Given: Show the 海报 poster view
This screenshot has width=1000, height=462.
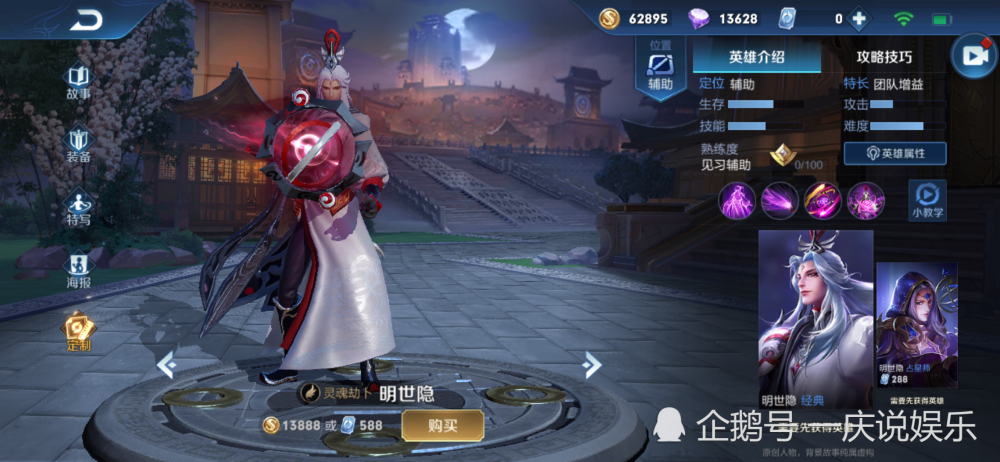Looking at the screenshot, I should (x=78, y=270).
